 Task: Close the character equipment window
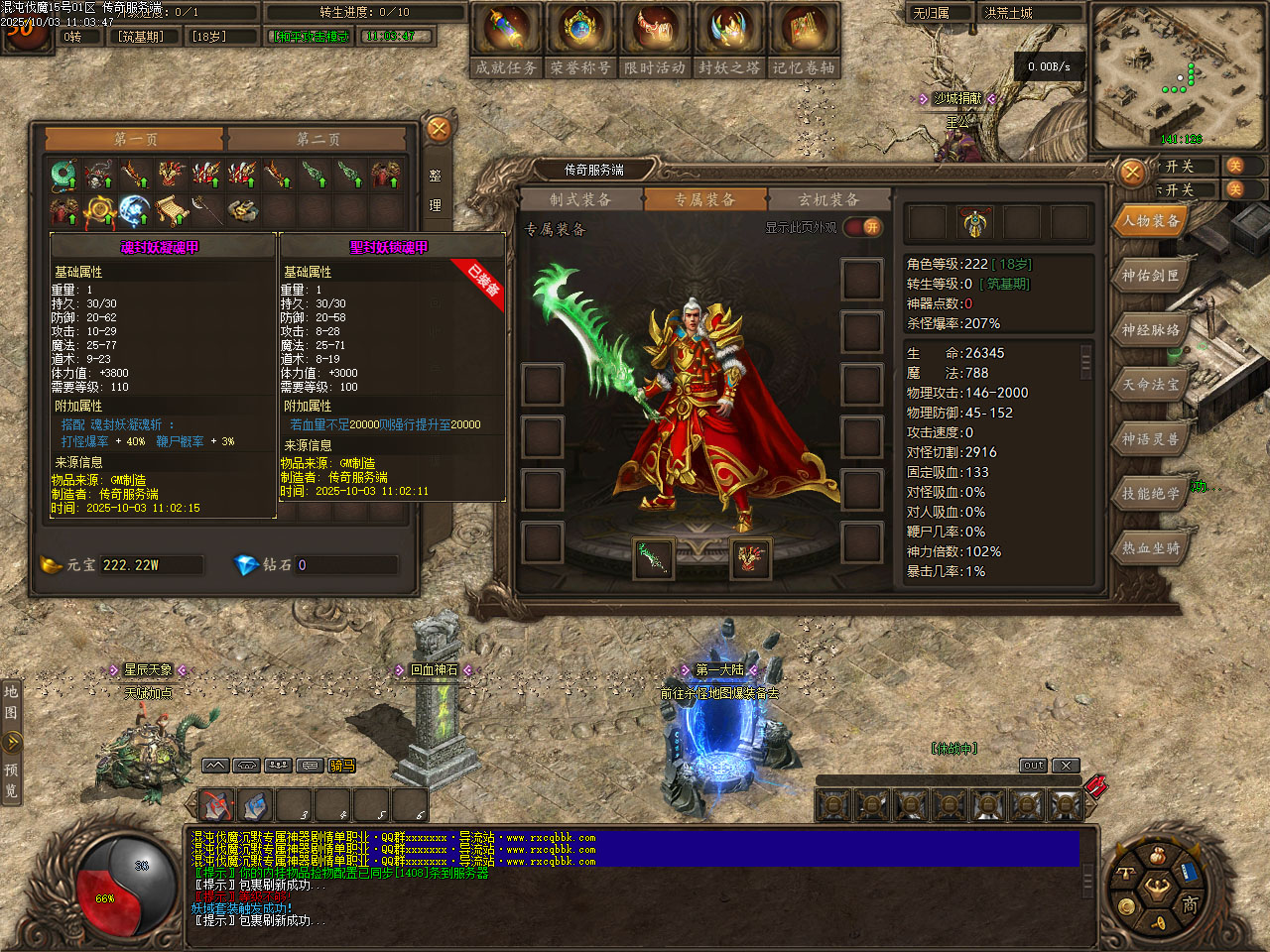pyautogui.click(x=1132, y=173)
